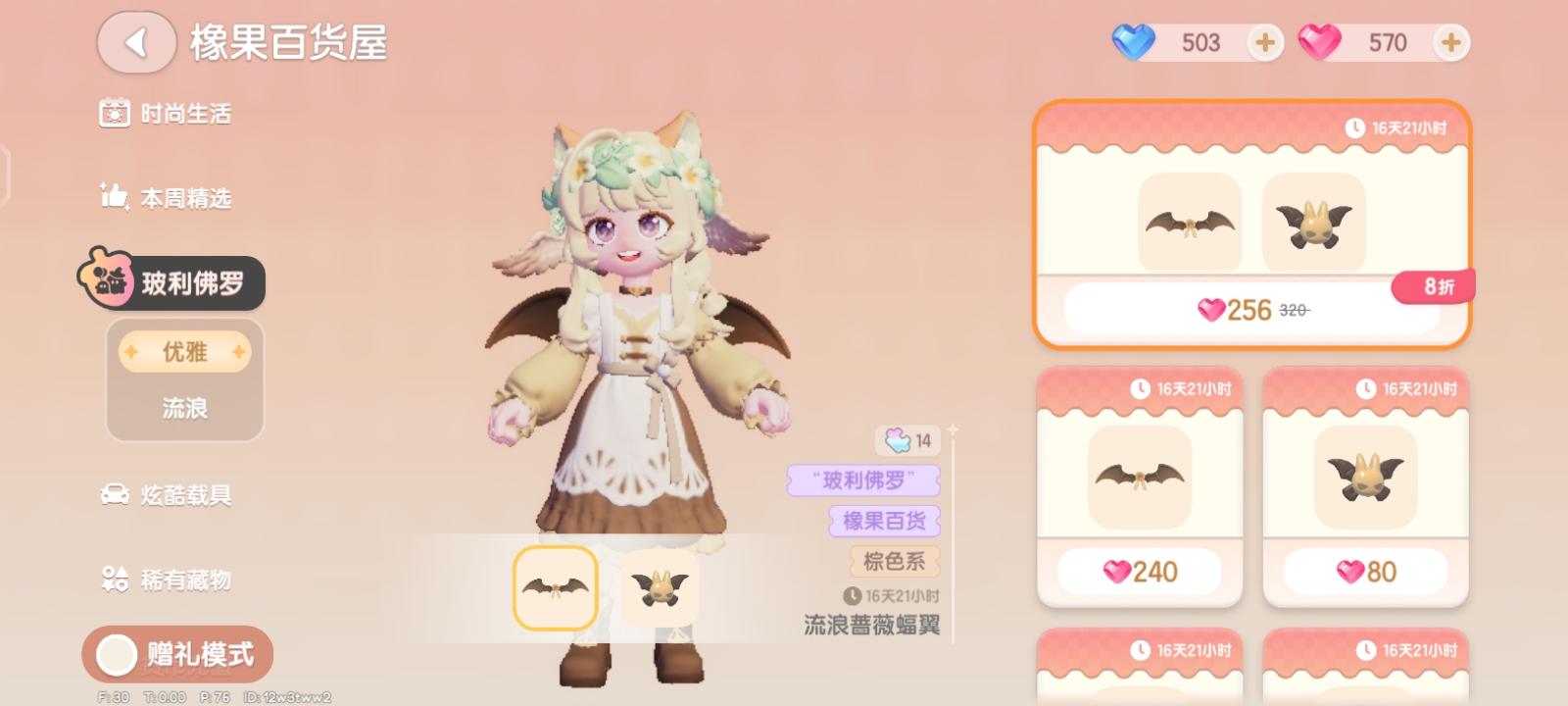Select the 优雅 style filter
Viewport: 1568px width, 706px height.
(184, 351)
